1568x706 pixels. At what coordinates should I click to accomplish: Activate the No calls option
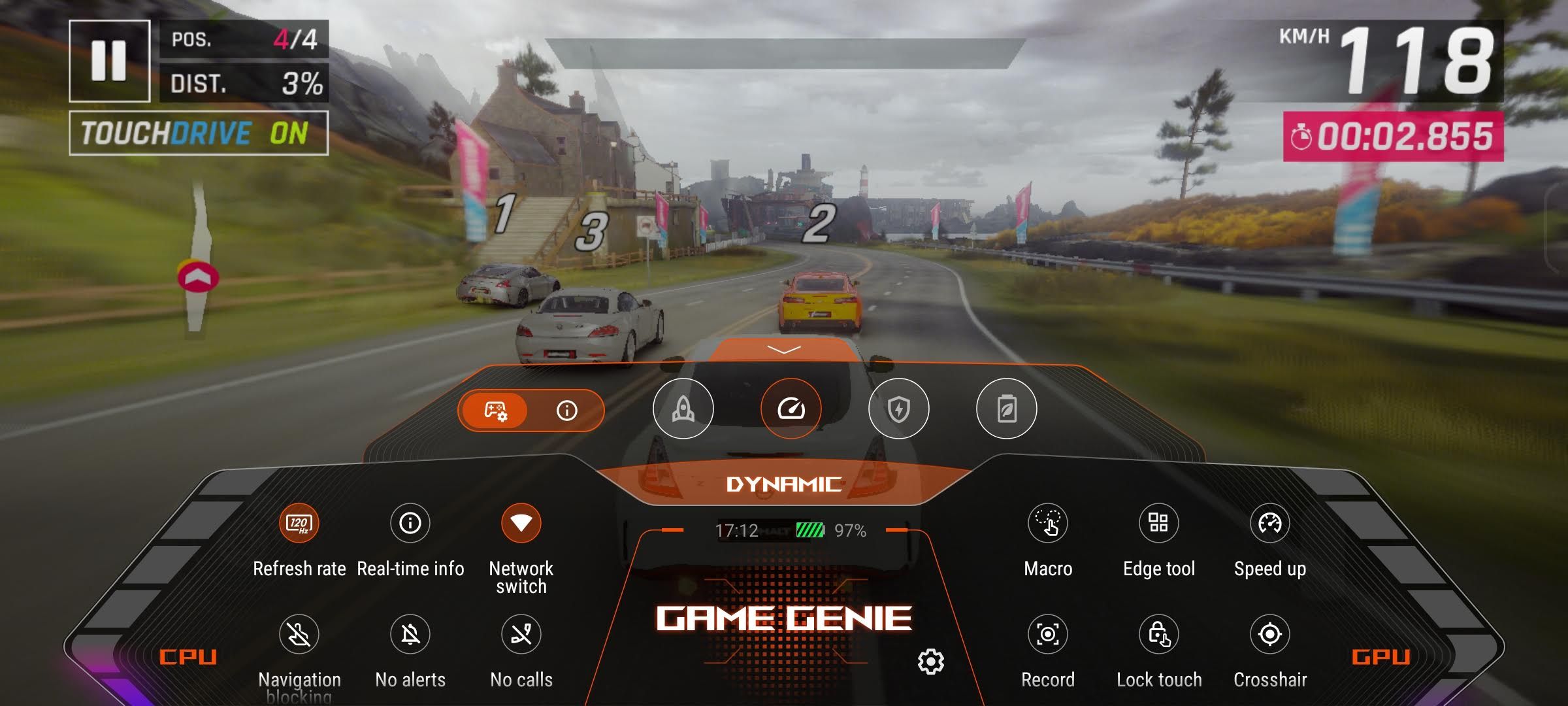[521, 634]
